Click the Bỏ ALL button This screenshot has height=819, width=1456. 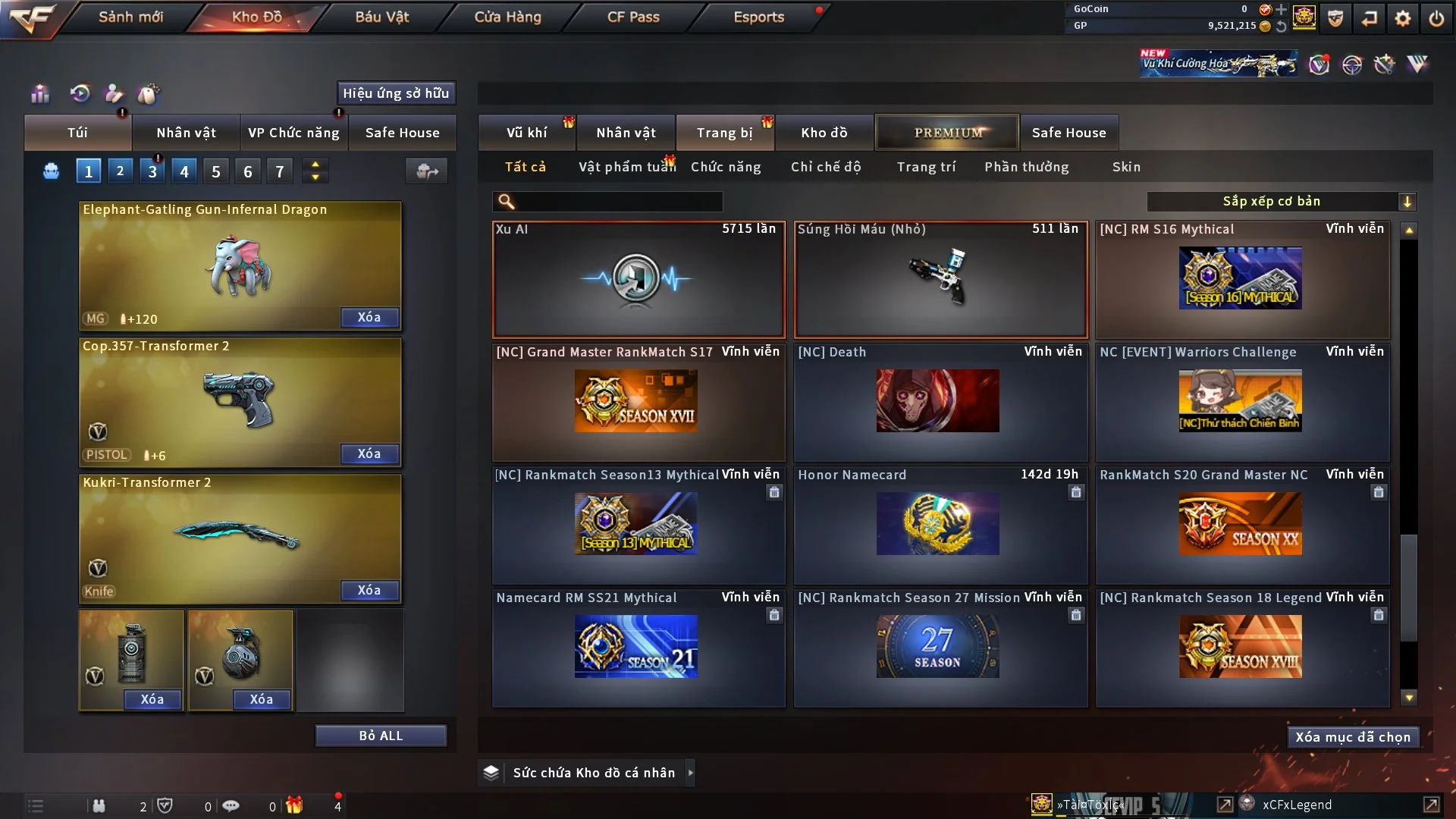[381, 736]
